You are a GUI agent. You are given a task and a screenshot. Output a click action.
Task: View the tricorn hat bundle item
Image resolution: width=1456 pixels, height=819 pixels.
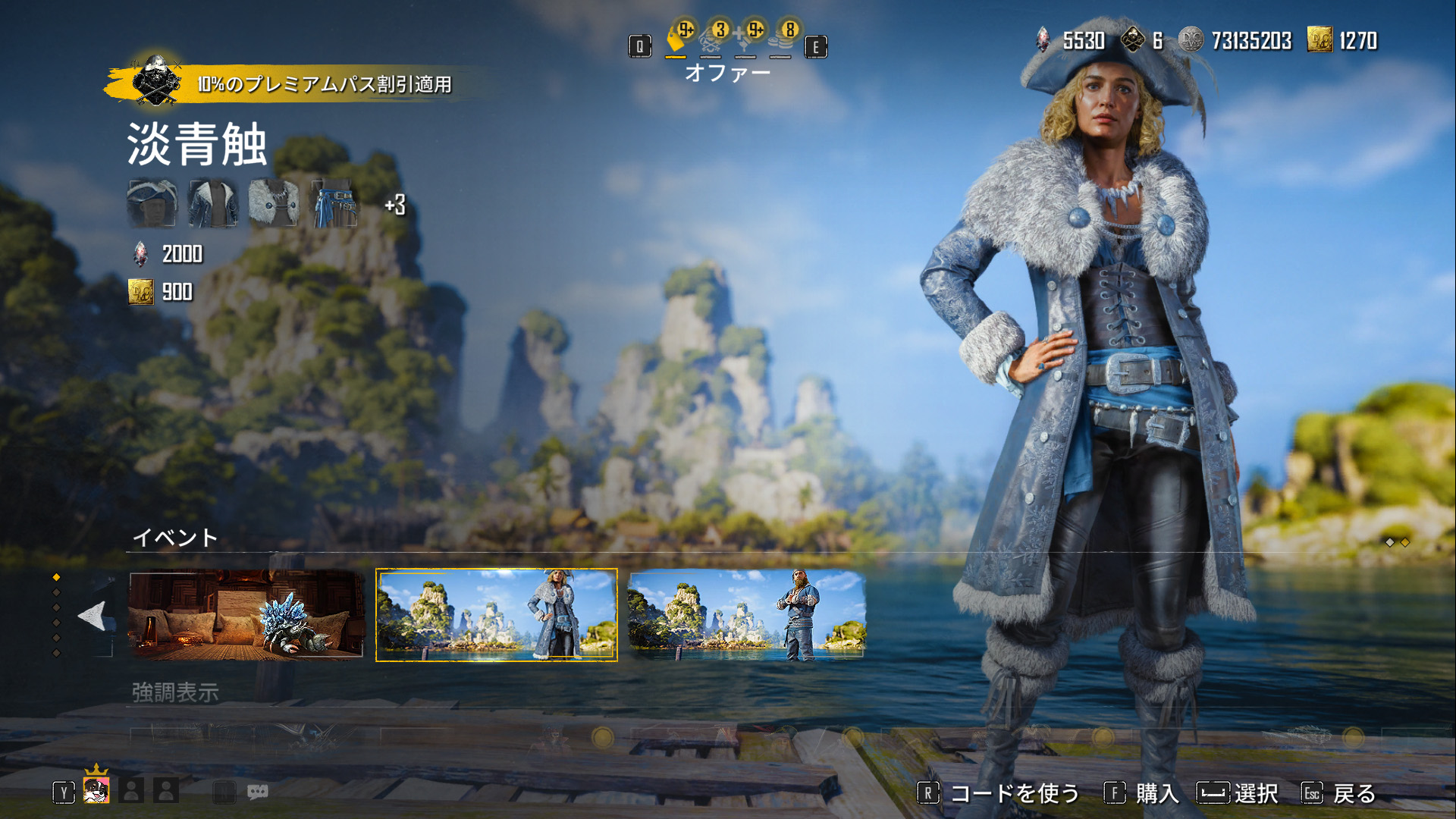[x=152, y=203]
